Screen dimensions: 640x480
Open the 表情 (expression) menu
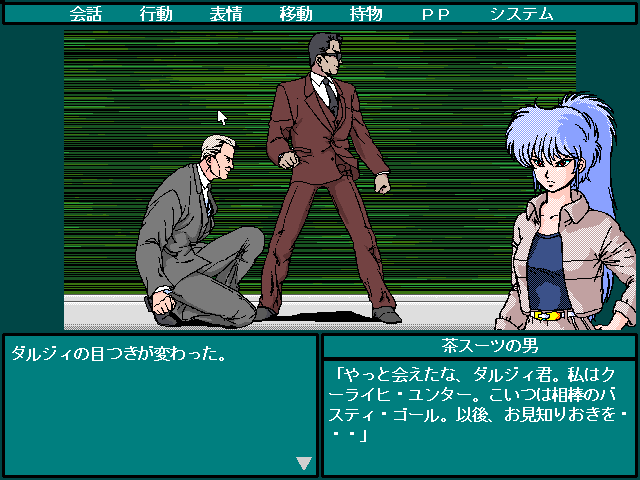click(x=226, y=14)
